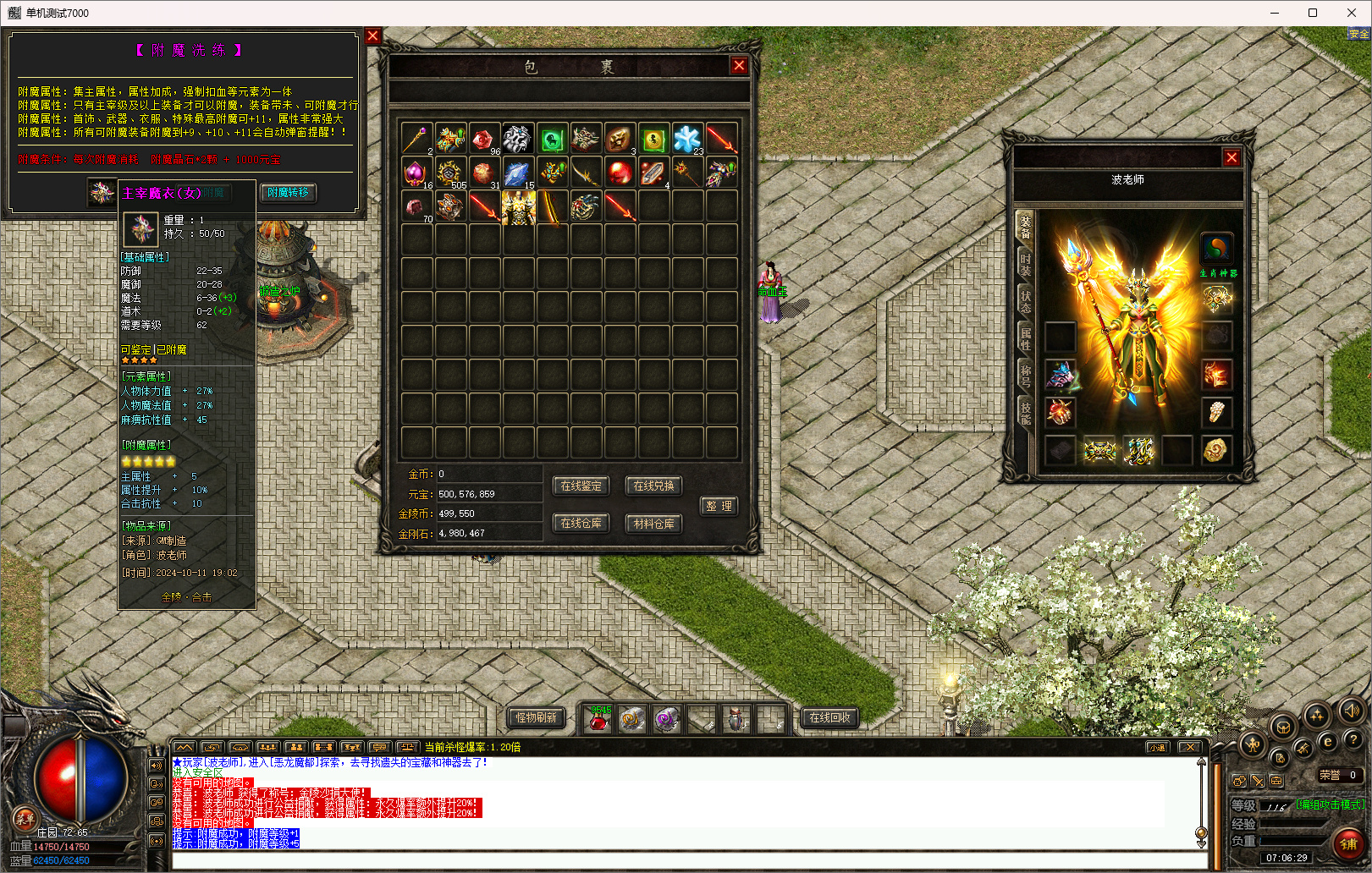The height and width of the screenshot is (873, 1372).
Task: Select the silver lion head item
Action: [517, 139]
